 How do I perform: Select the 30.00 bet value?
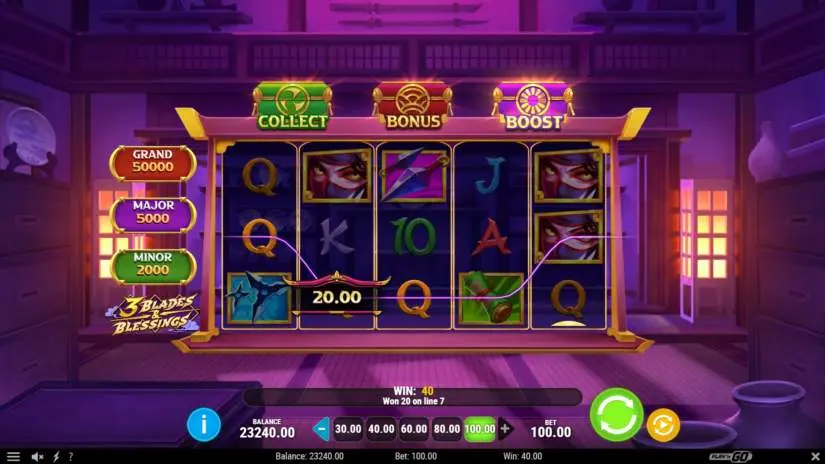click(x=347, y=429)
